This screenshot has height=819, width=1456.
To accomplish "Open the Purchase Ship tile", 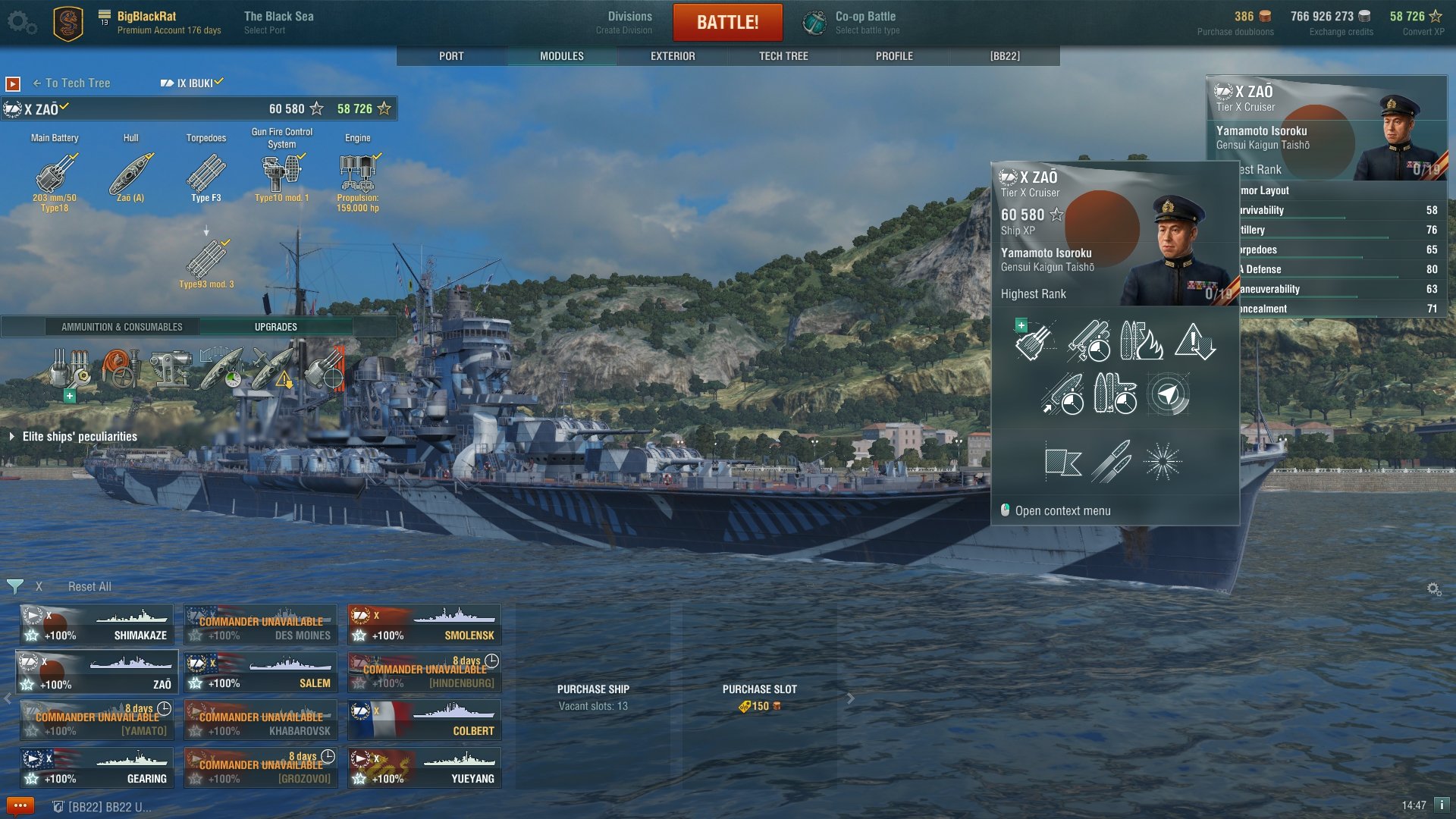I will [593, 698].
